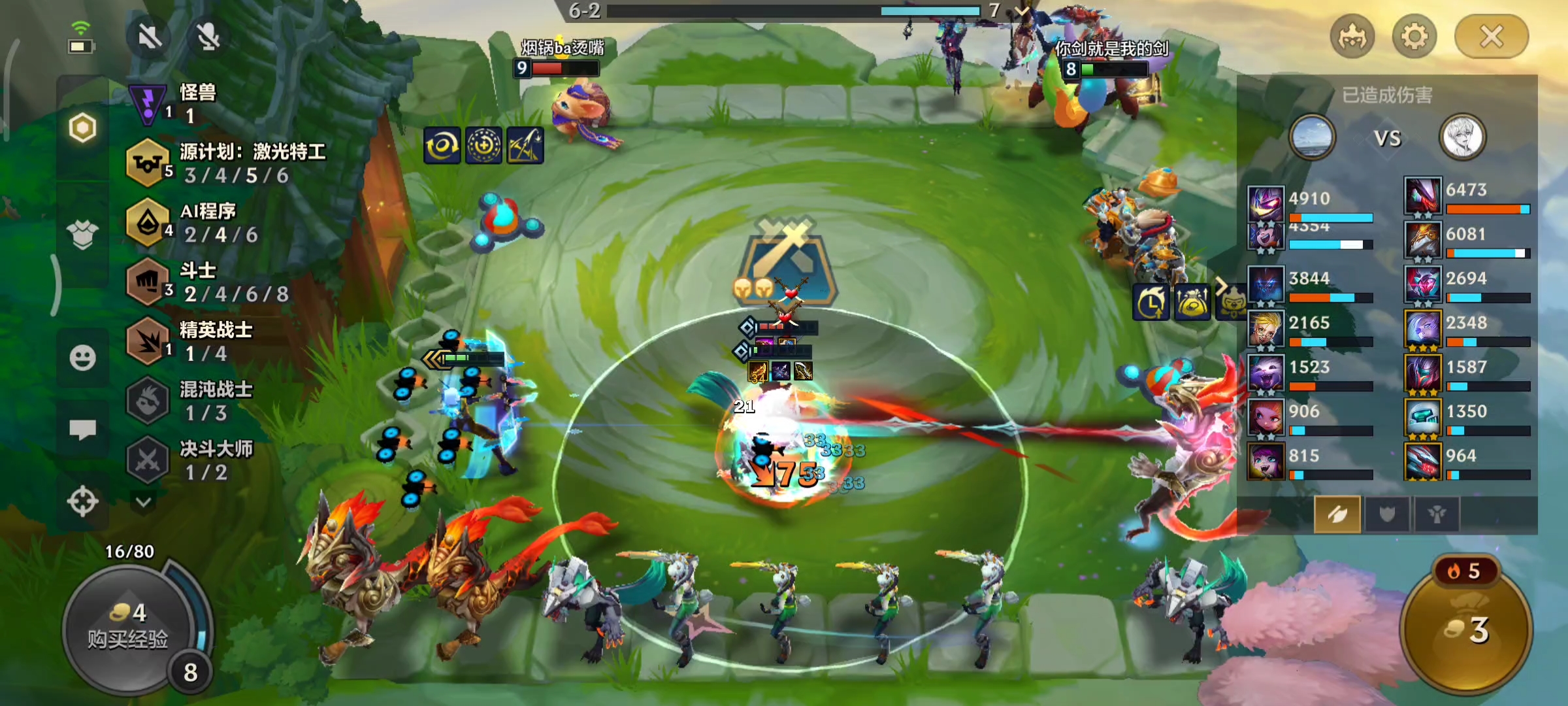Viewport: 1568px width, 706px height.
Task: Expand the trait list with the down arrow
Action: (x=144, y=502)
